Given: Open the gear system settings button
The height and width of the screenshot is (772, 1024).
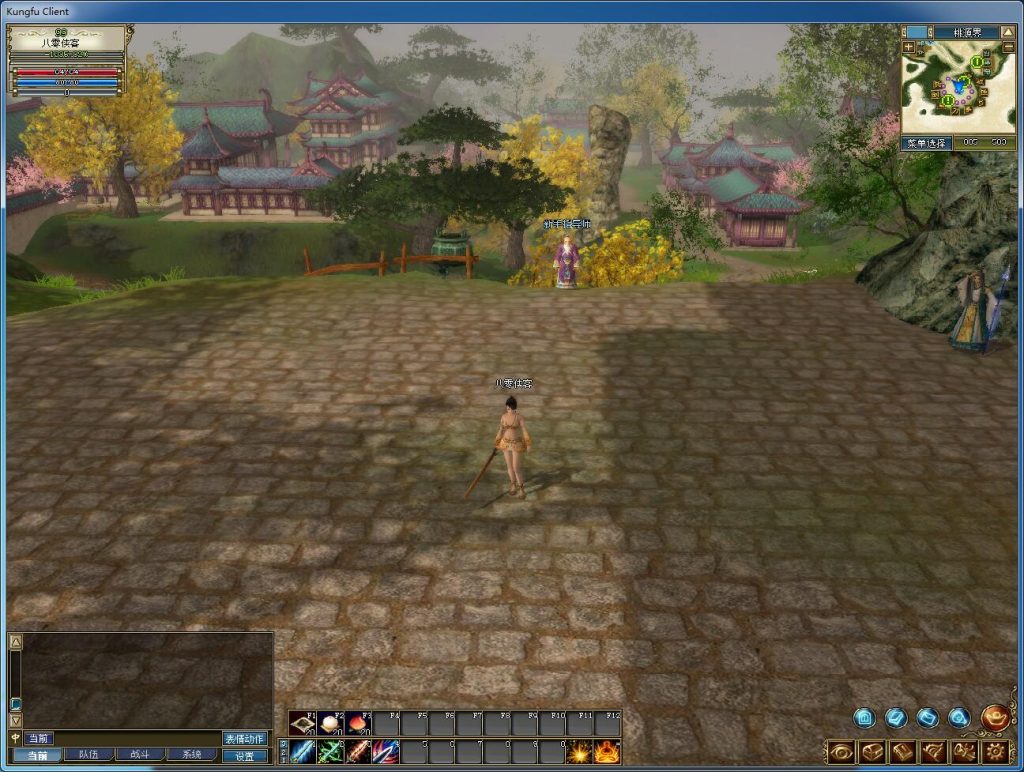Looking at the screenshot, I should (996, 751).
